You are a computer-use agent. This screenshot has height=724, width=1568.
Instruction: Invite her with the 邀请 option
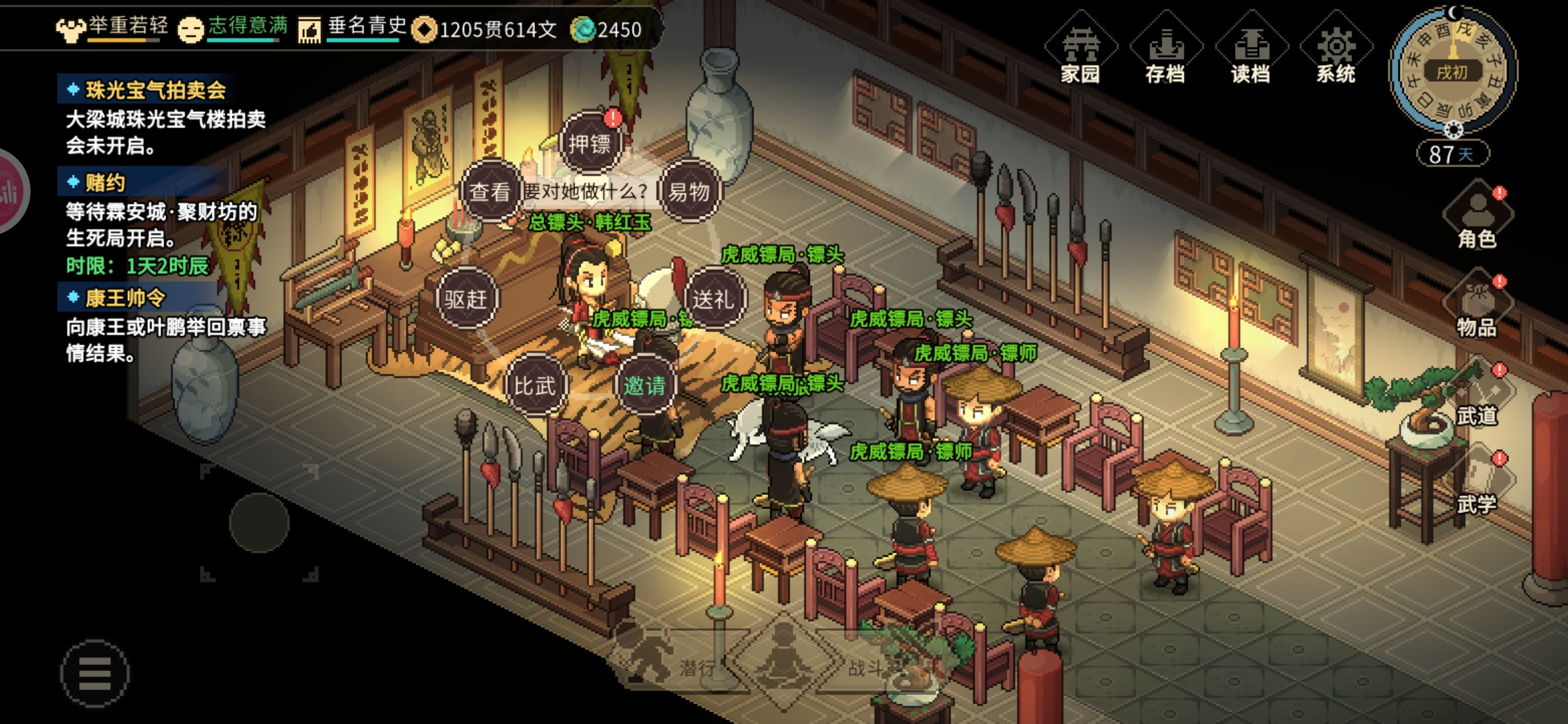(645, 385)
